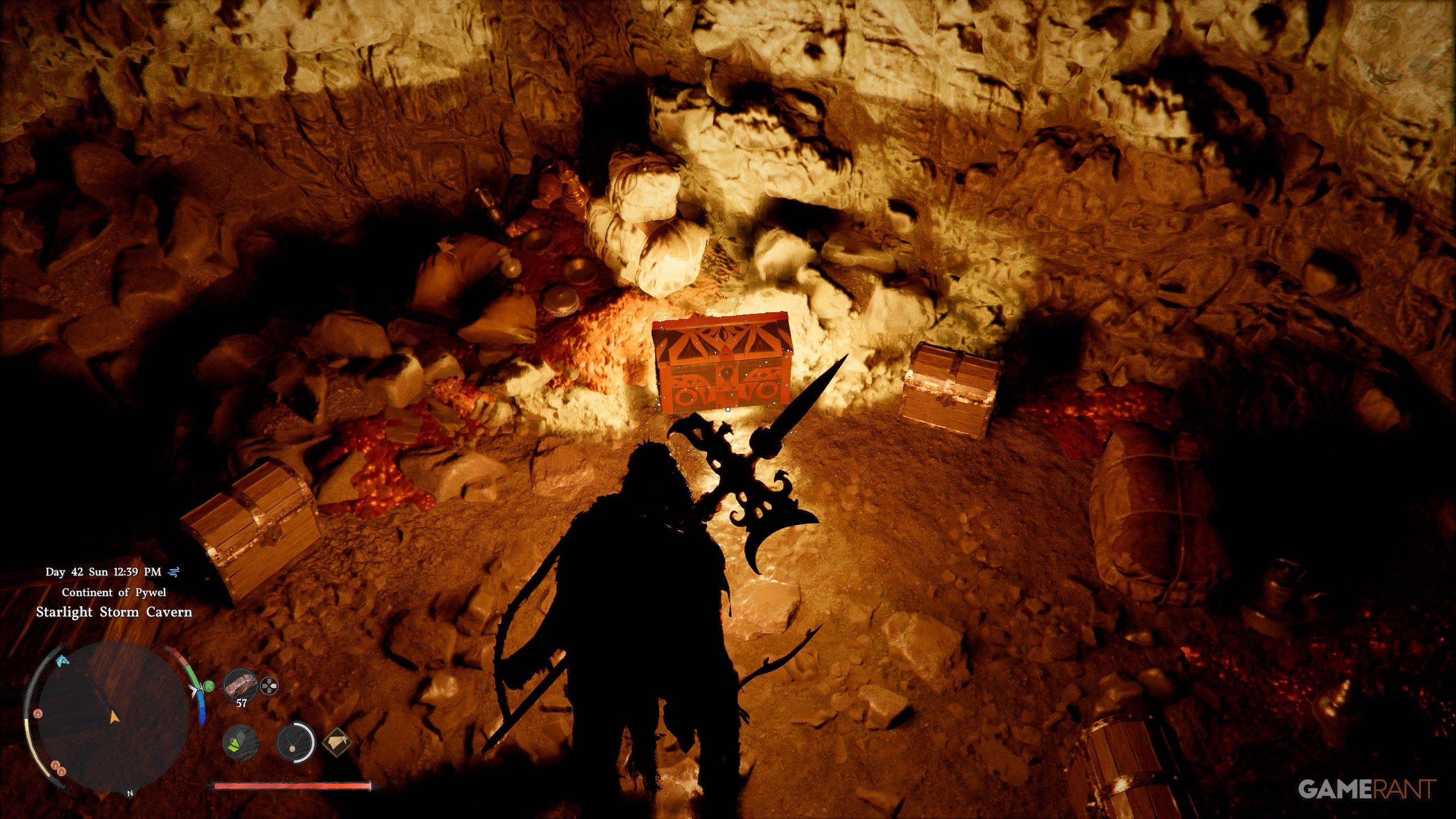This screenshot has height=819, width=1456.
Task: Select the diamond-shaped horse-head mount icon
Action: tap(337, 741)
